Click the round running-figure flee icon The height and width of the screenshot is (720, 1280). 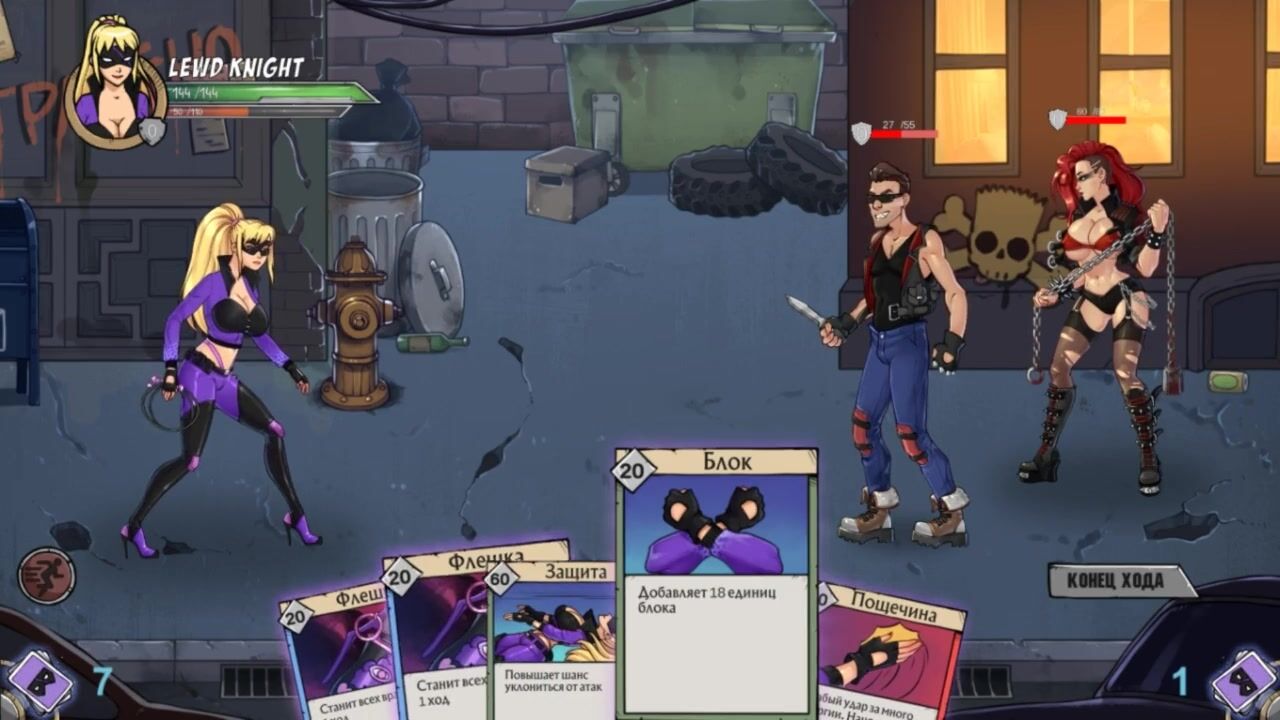point(46,575)
